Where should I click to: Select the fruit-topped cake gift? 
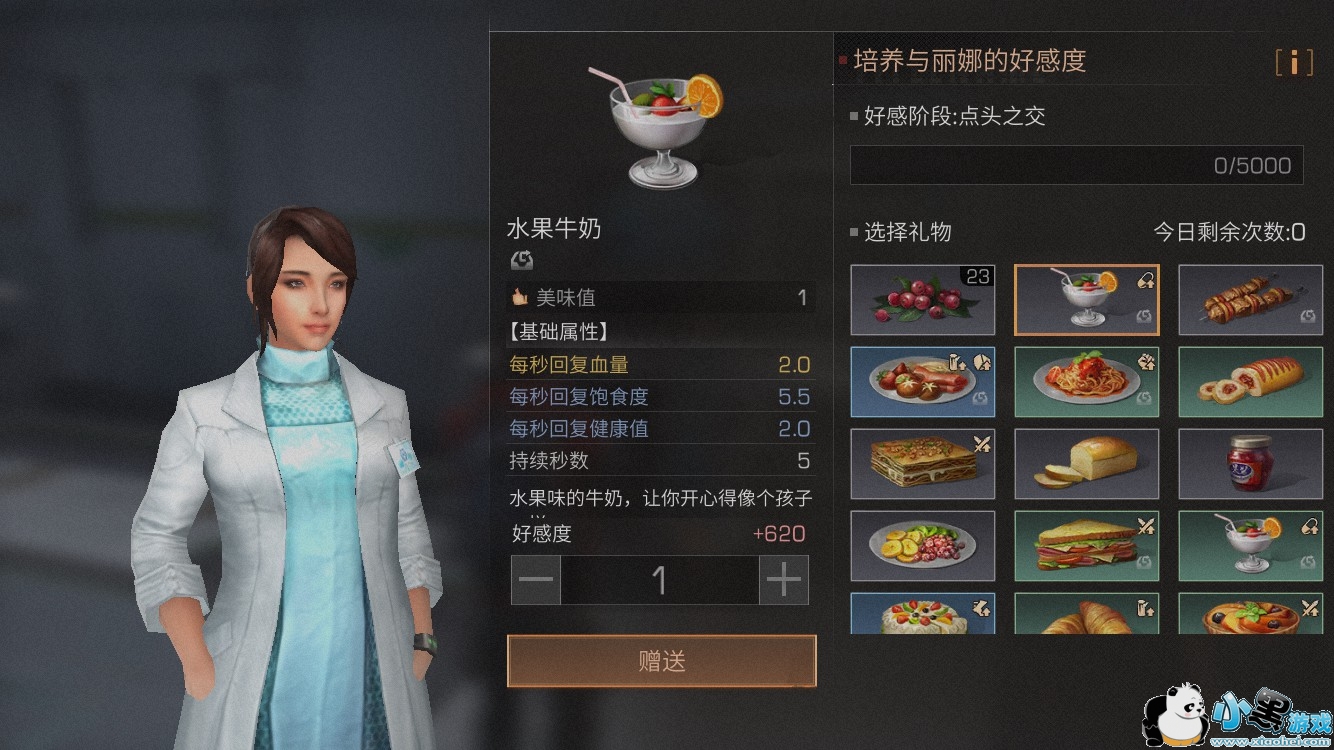[x=923, y=613]
